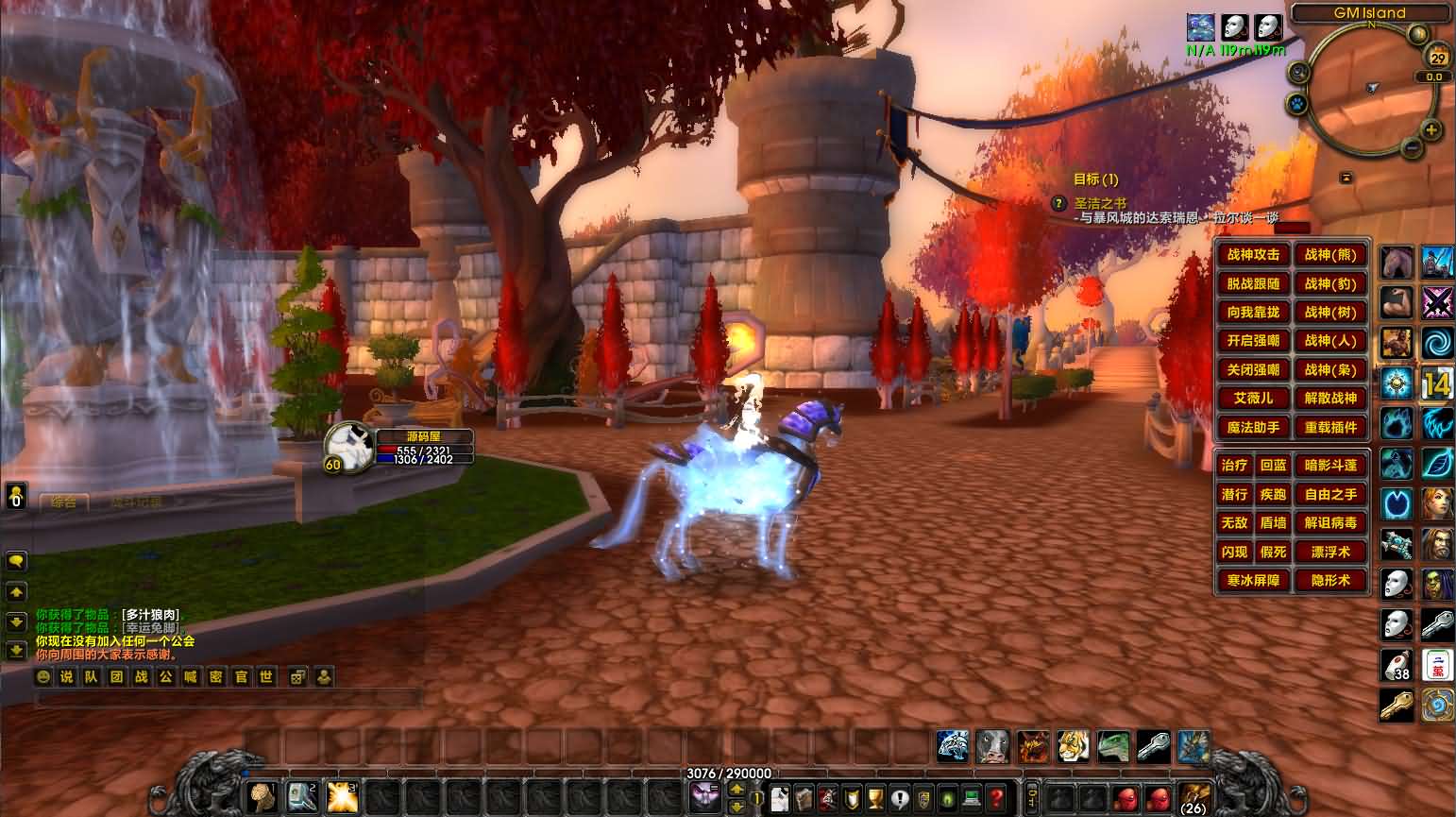1456x817 pixels.
Task: Click the 战神攻击 macro button
Action: pos(1253,255)
